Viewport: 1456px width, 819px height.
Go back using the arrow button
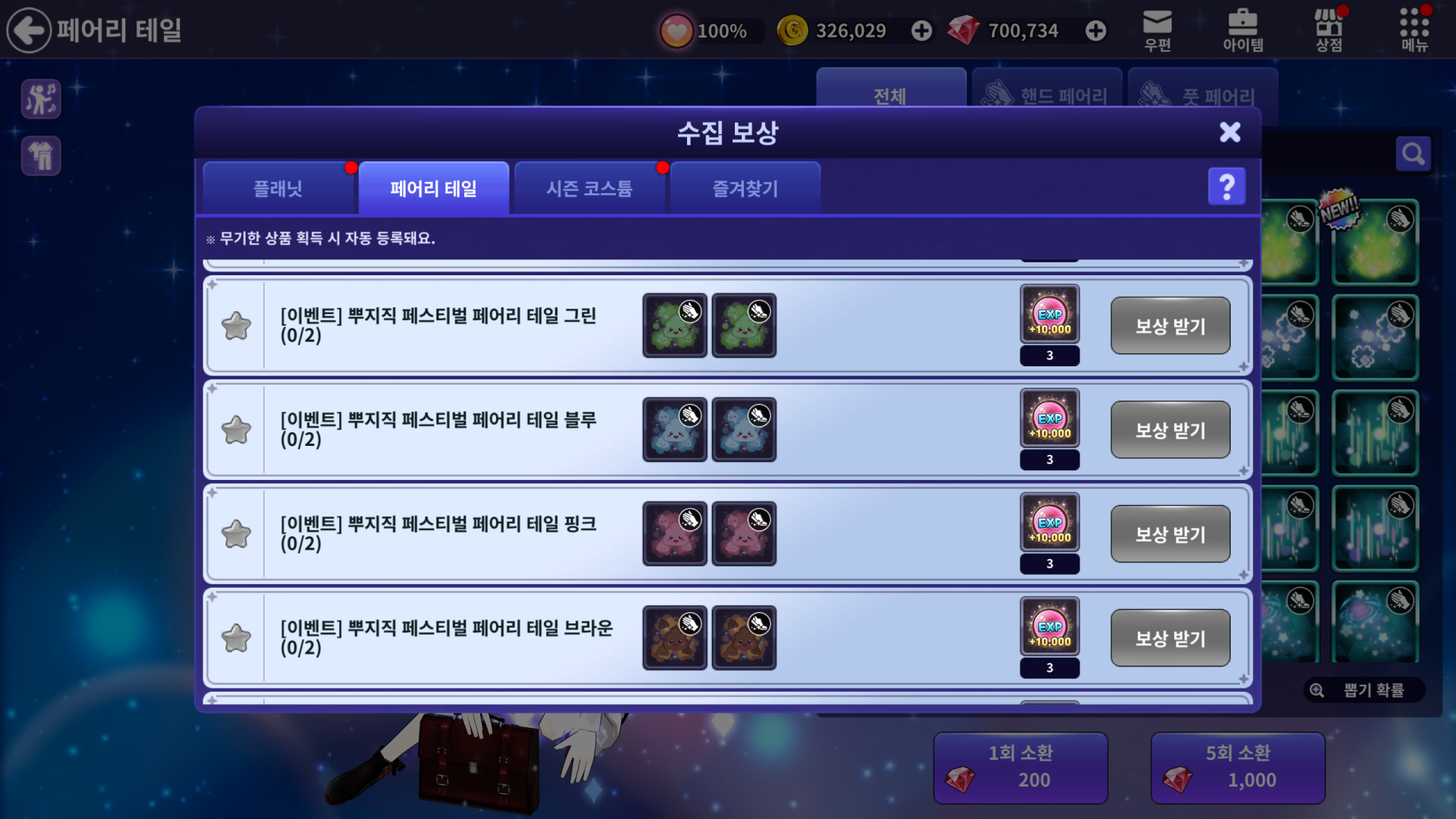pyautogui.click(x=29, y=30)
